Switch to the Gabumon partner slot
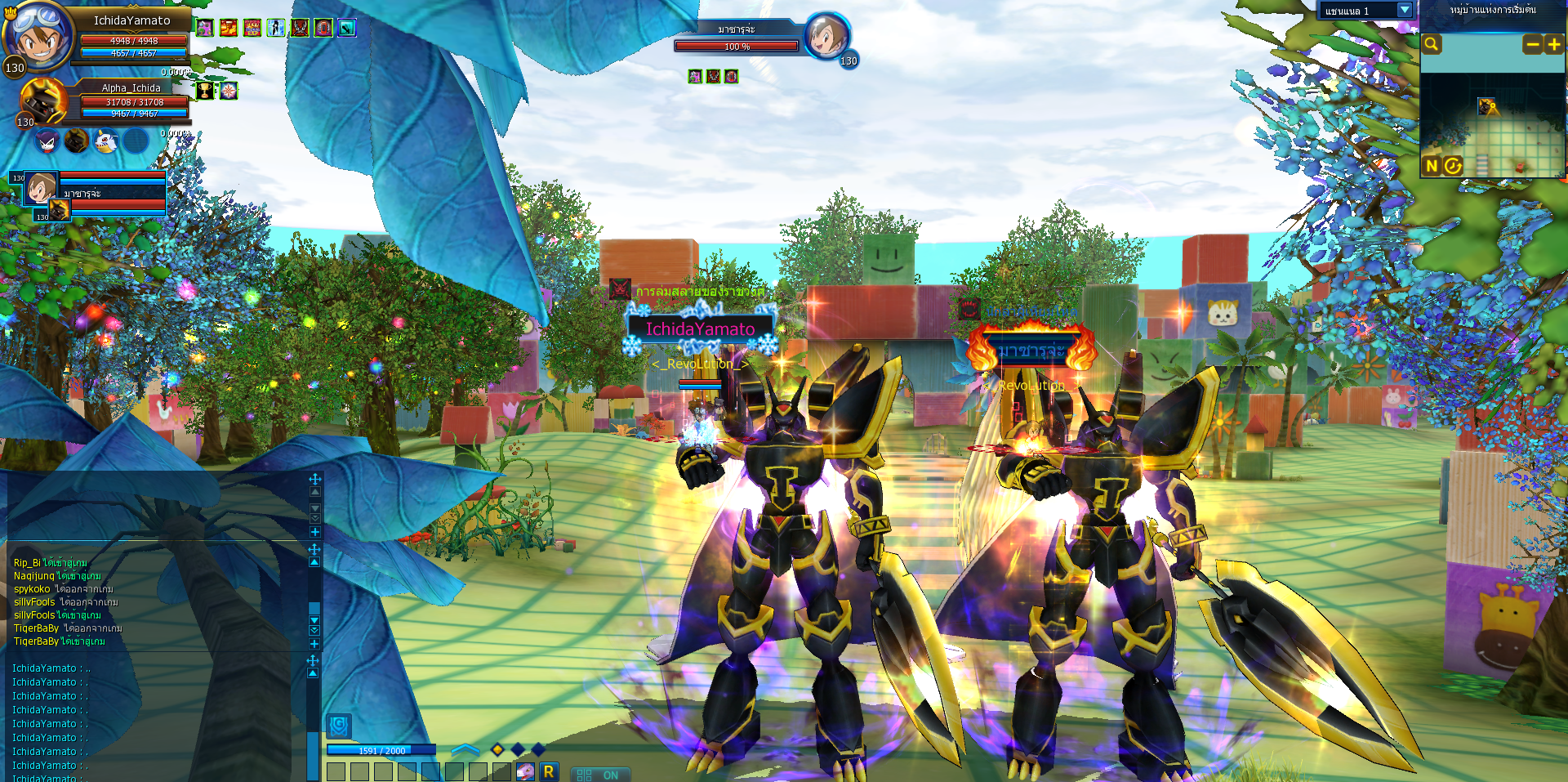 (x=105, y=141)
